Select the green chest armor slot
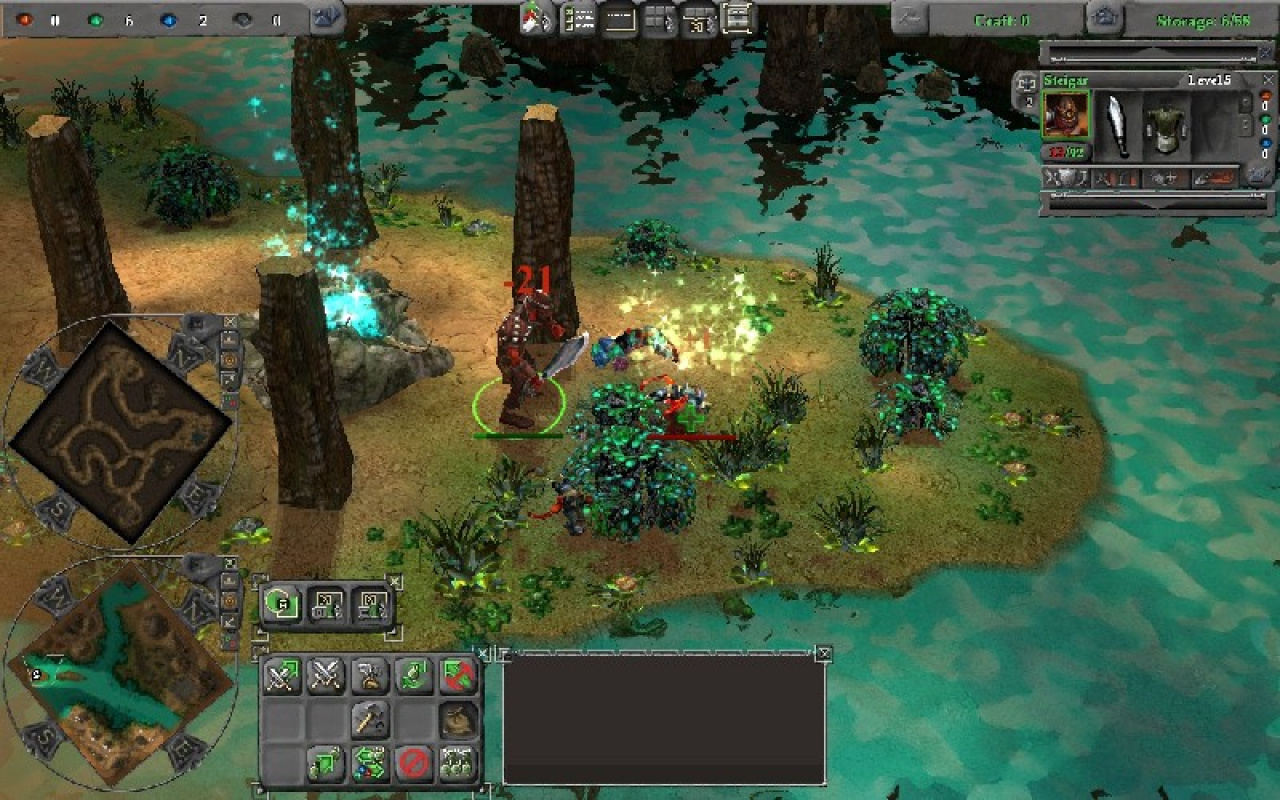 coord(1165,126)
